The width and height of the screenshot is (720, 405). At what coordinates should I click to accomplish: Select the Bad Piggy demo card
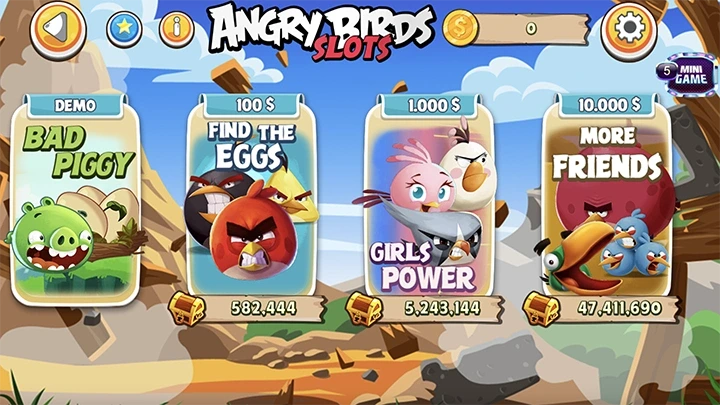coord(76,200)
